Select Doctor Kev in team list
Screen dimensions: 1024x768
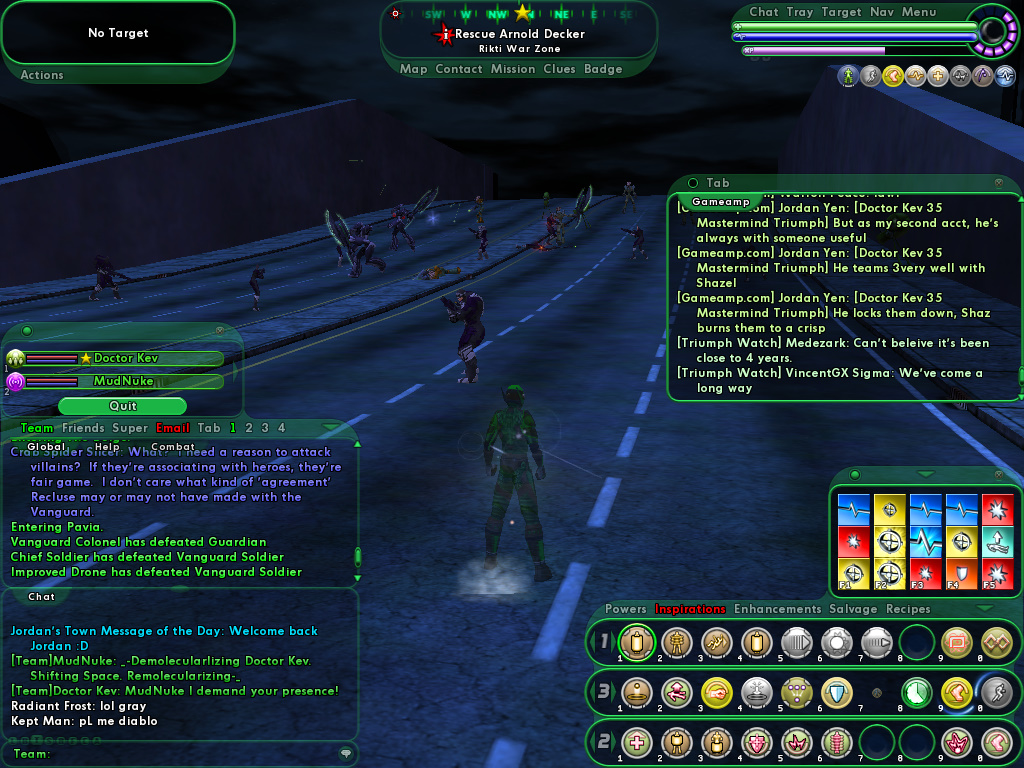coord(125,358)
